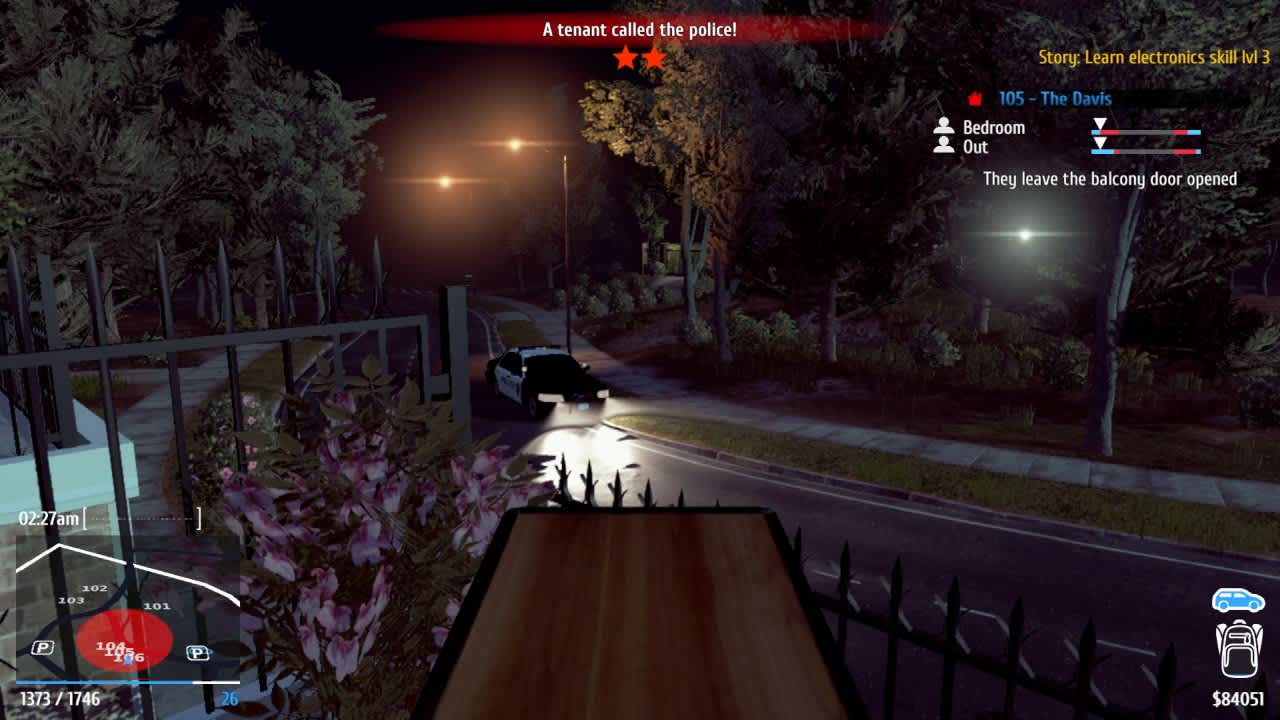The image size is (1280, 720).
Task: Click the blue parking icon on minimap
Action: point(199,653)
